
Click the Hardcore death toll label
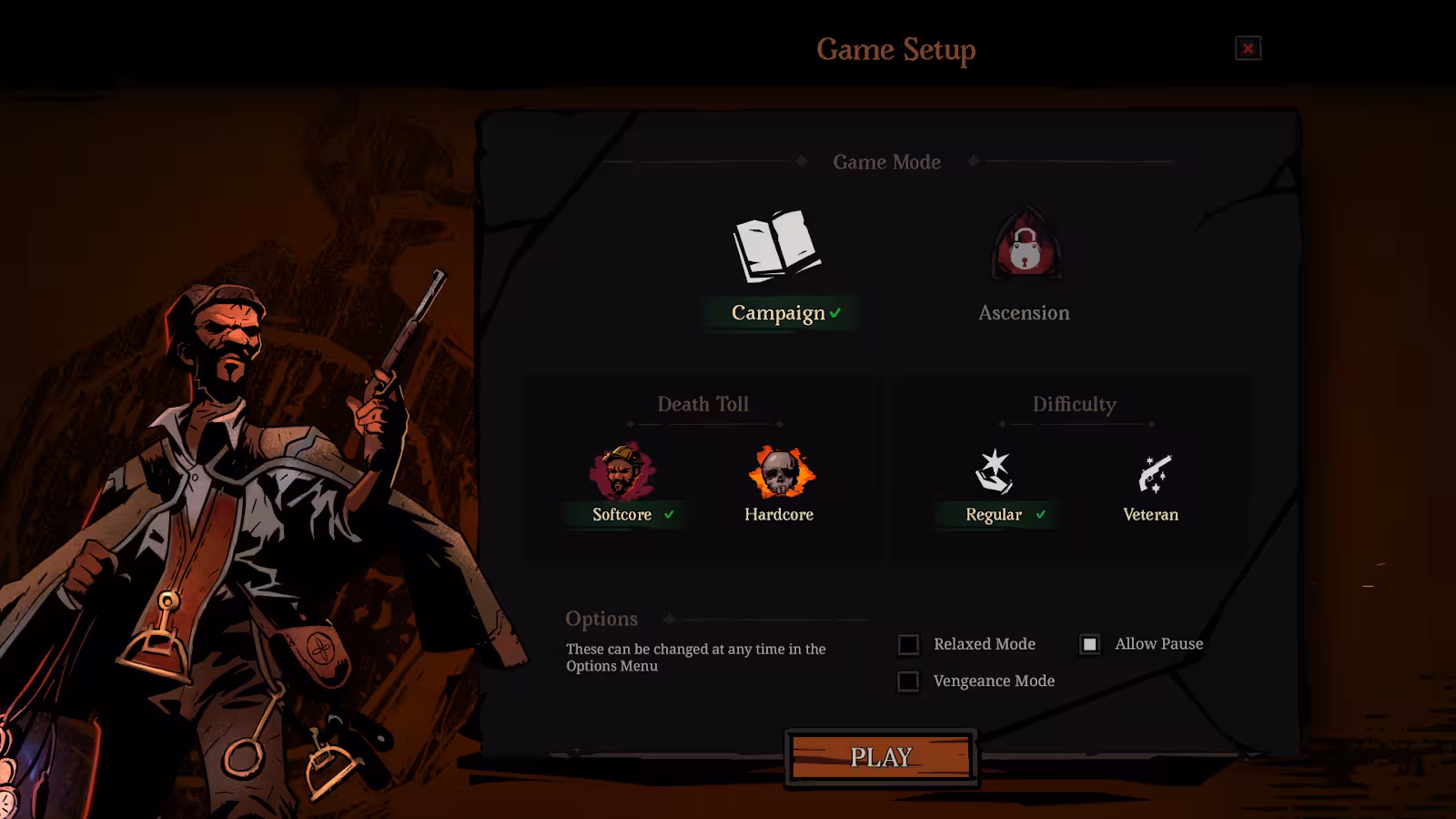[779, 513]
